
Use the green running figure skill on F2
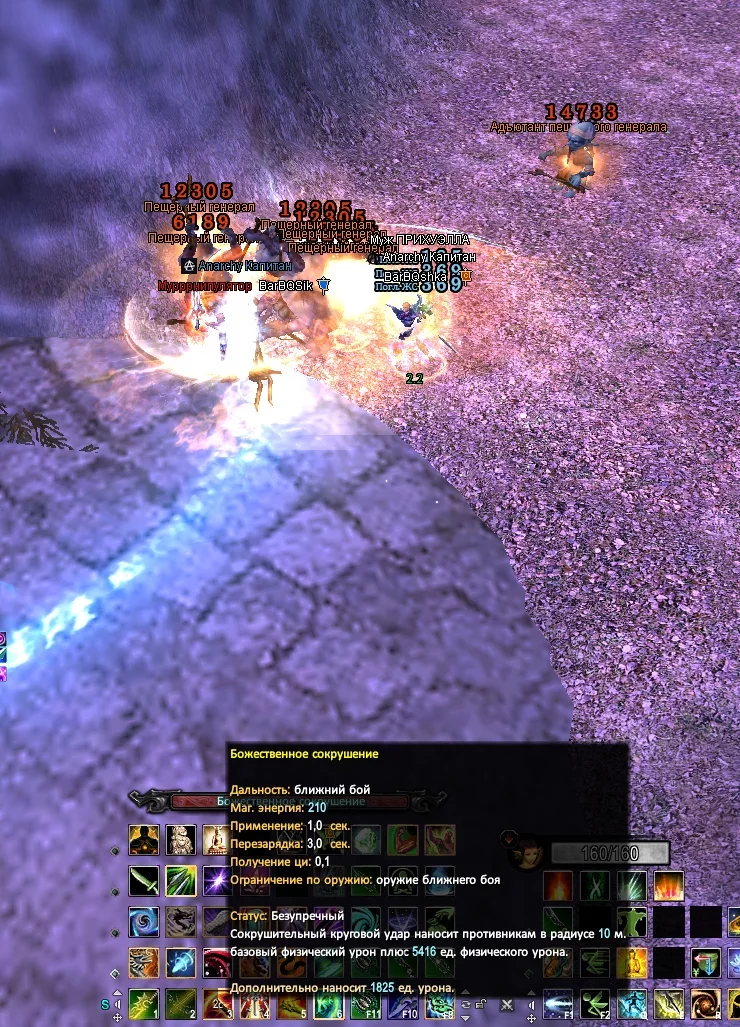pos(594,1003)
